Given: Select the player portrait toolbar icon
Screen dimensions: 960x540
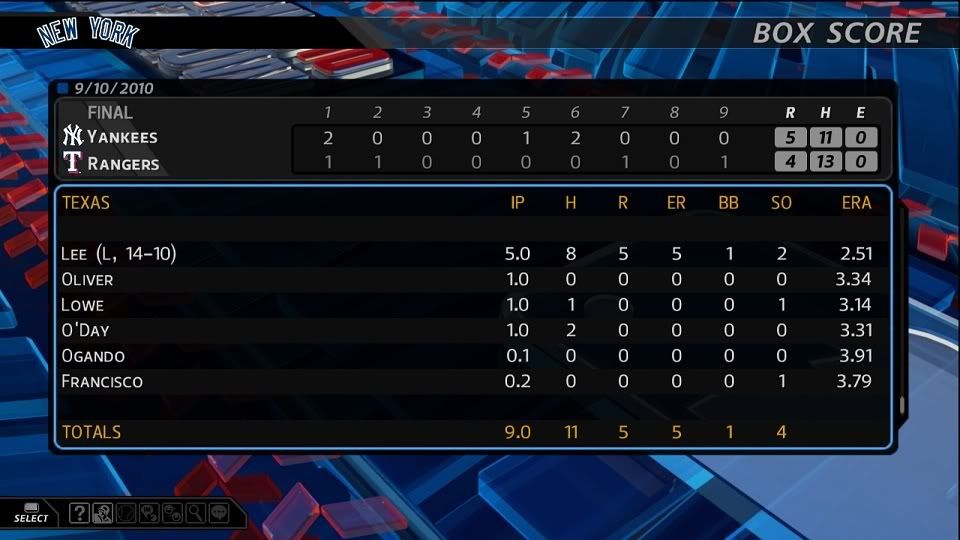Looking at the screenshot, I should tap(101, 514).
